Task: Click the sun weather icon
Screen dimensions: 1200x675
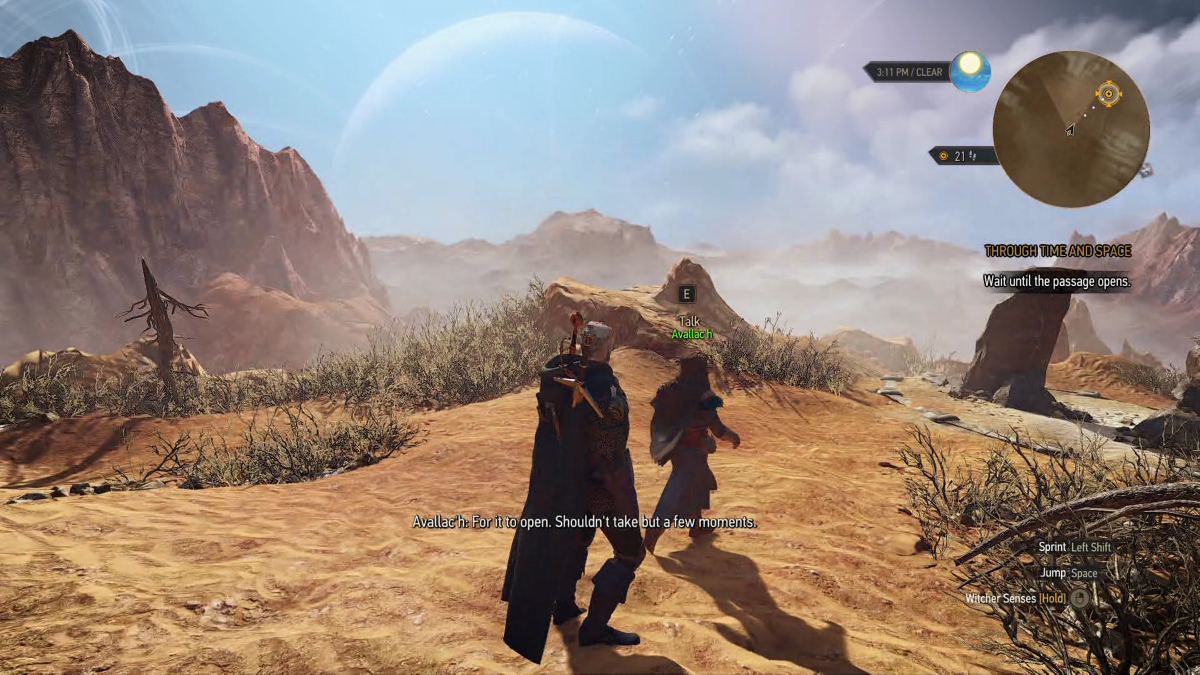Action: (970, 71)
